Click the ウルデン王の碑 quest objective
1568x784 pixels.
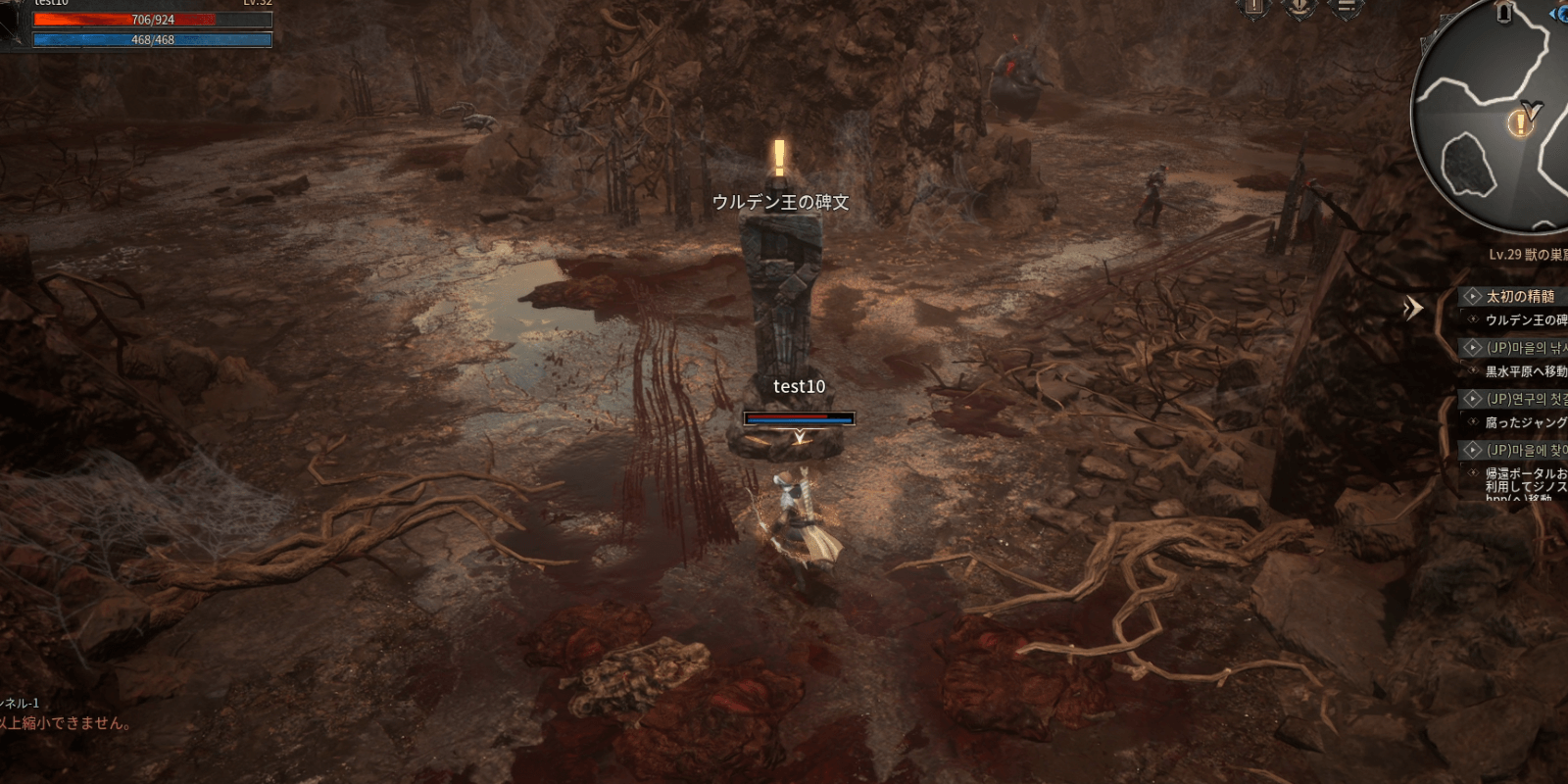[x=1525, y=320]
